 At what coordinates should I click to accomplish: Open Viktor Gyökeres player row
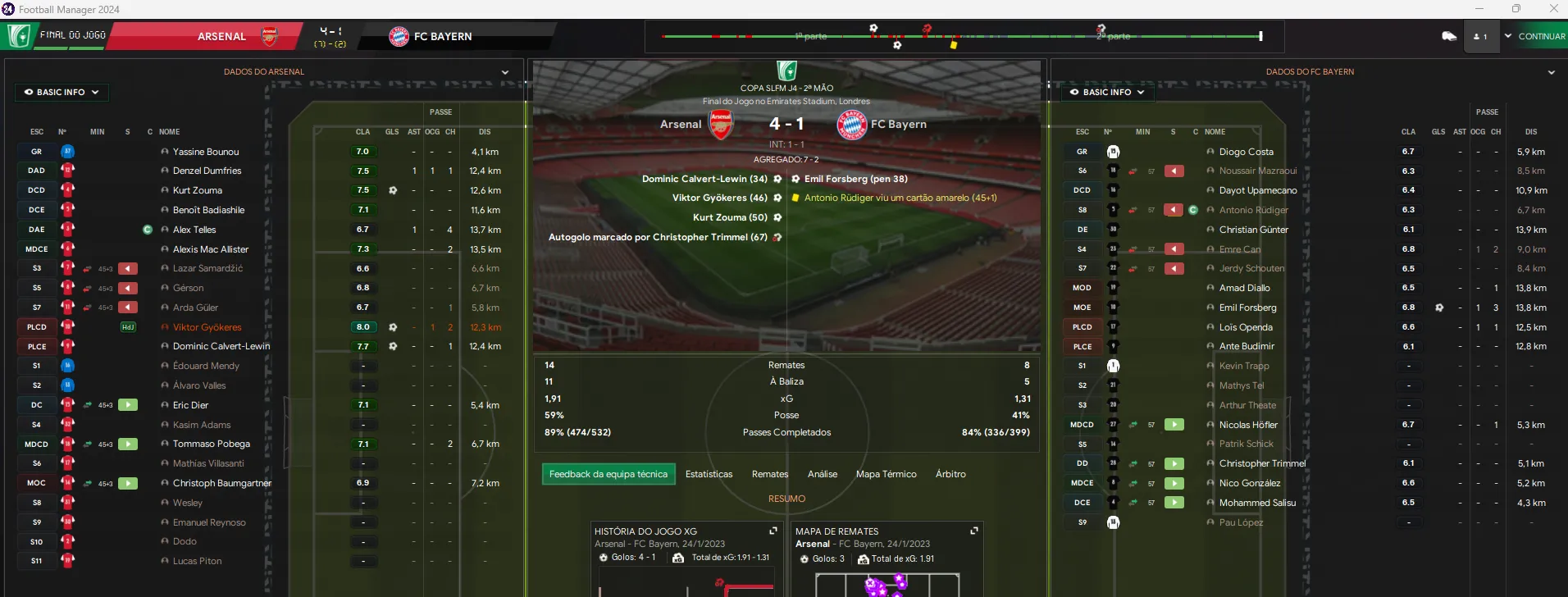point(207,327)
